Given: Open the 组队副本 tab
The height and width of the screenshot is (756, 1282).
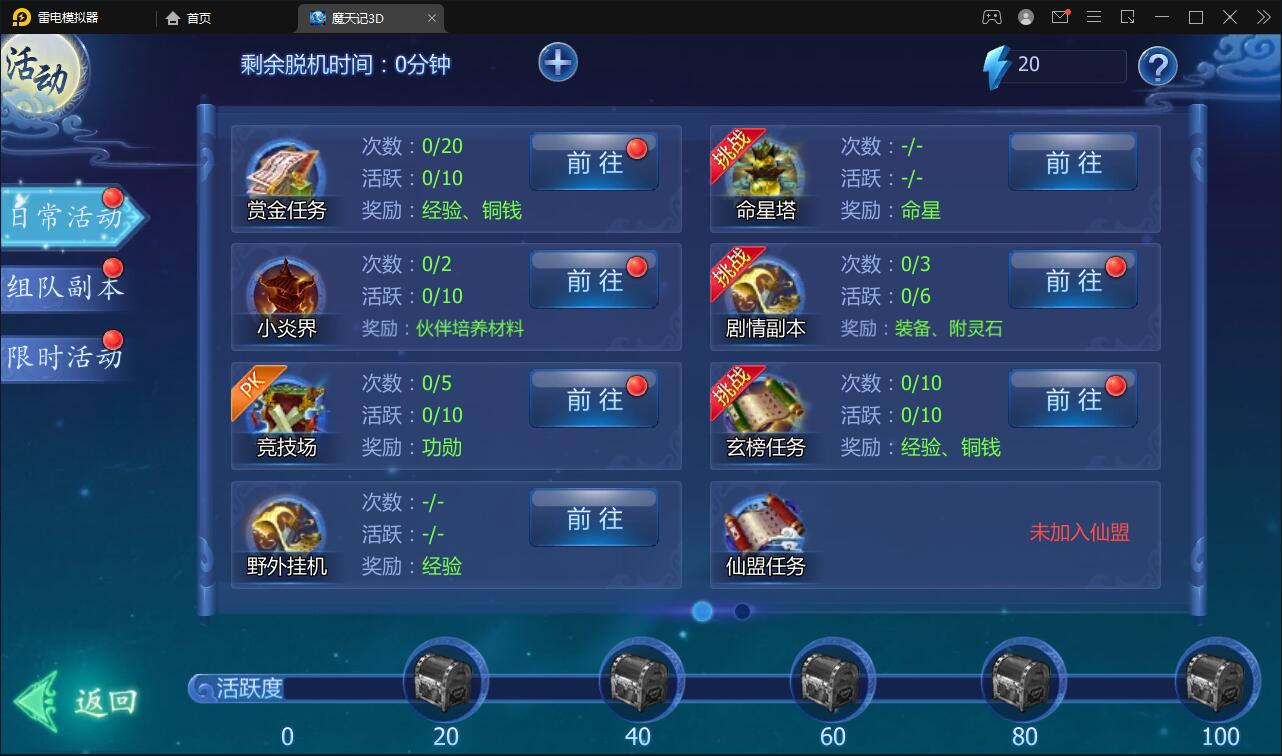Looking at the screenshot, I should [x=65, y=287].
